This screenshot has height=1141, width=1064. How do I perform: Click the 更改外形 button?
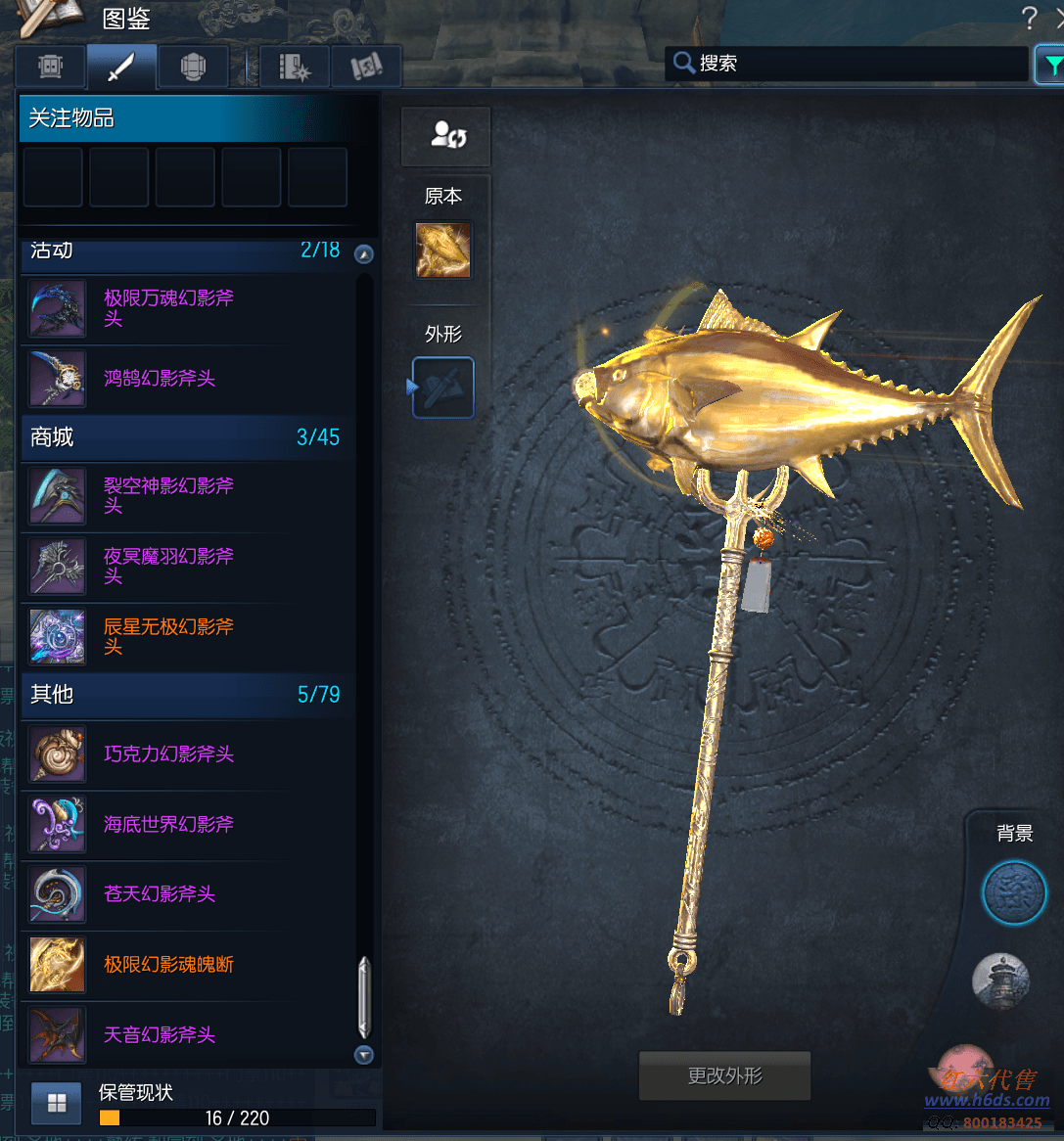click(724, 1076)
